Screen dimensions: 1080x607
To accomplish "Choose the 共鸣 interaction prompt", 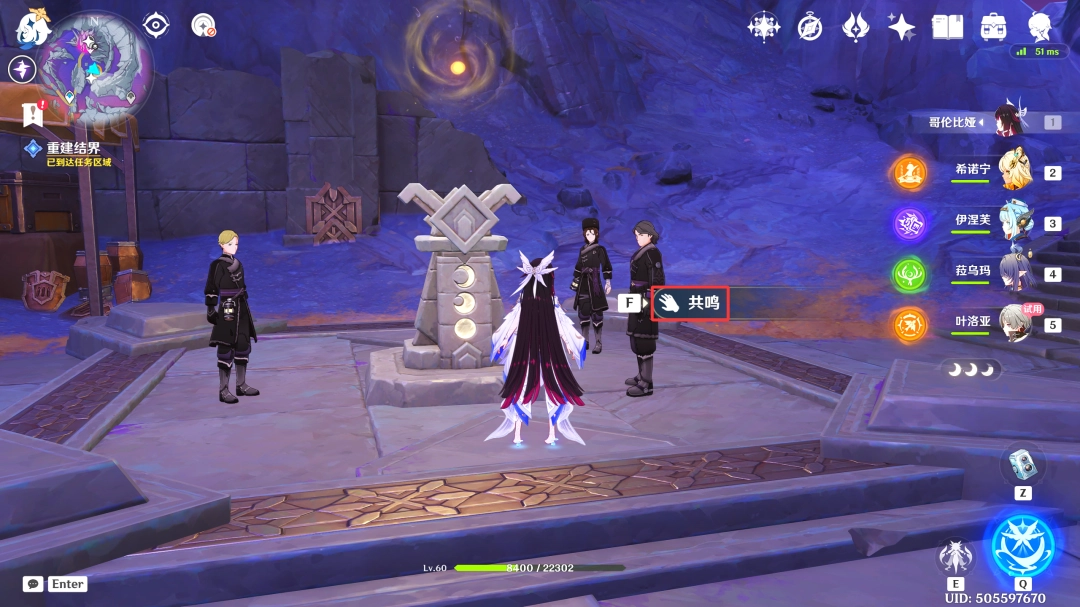I will [690, 302].
